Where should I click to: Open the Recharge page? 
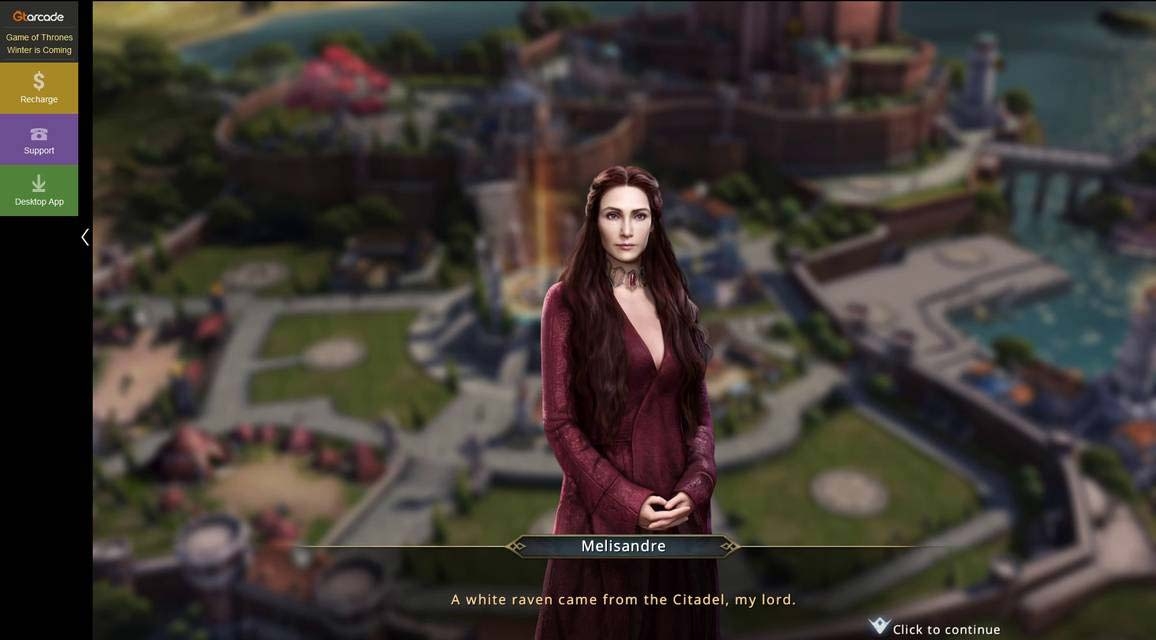point(39,88)
